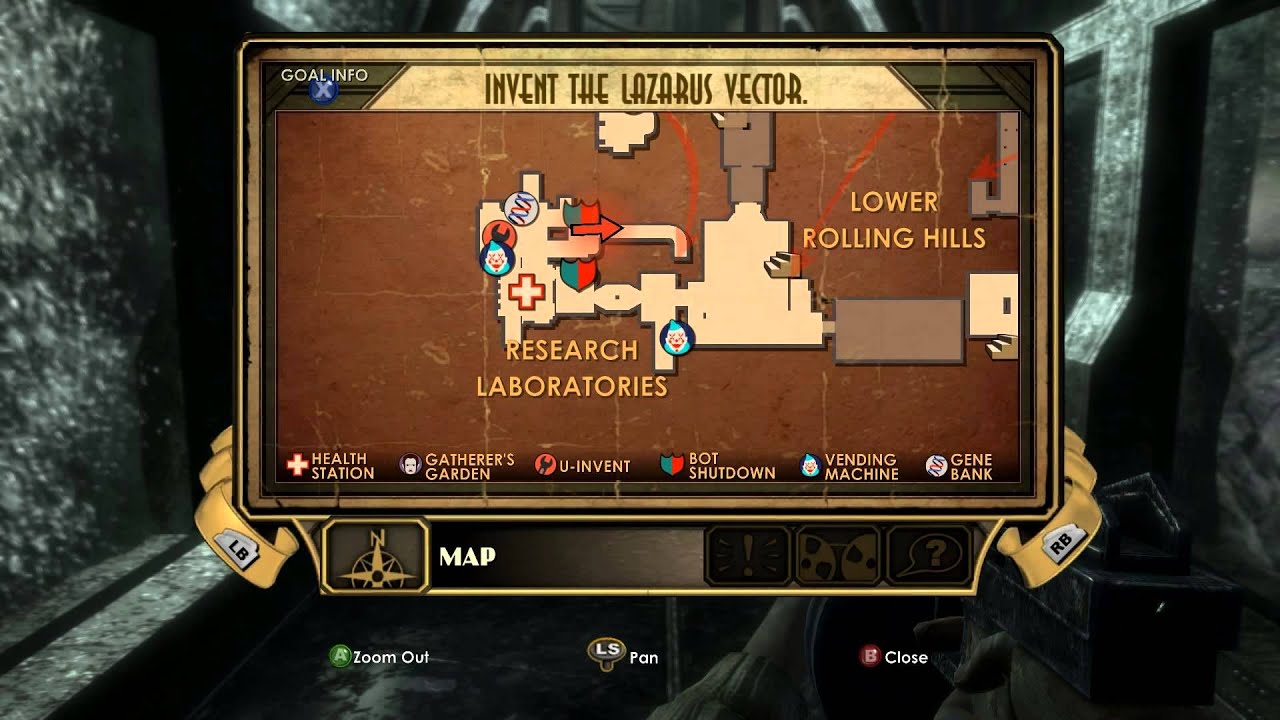Select the U-Invent legend entry
This screenshot has width=1280, height=720.
tap(583, 466)
